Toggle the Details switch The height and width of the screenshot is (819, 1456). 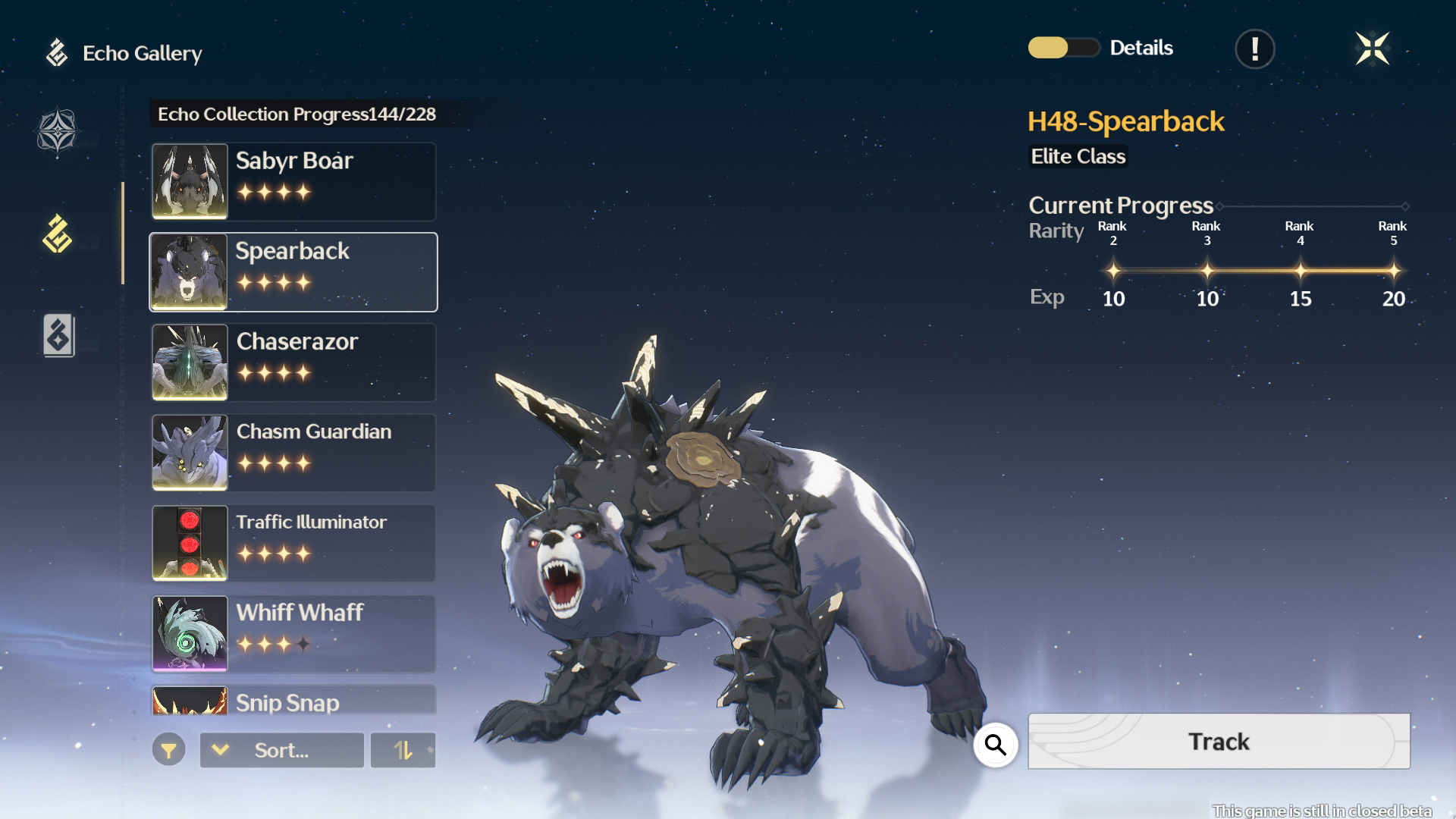[1063, 48]
